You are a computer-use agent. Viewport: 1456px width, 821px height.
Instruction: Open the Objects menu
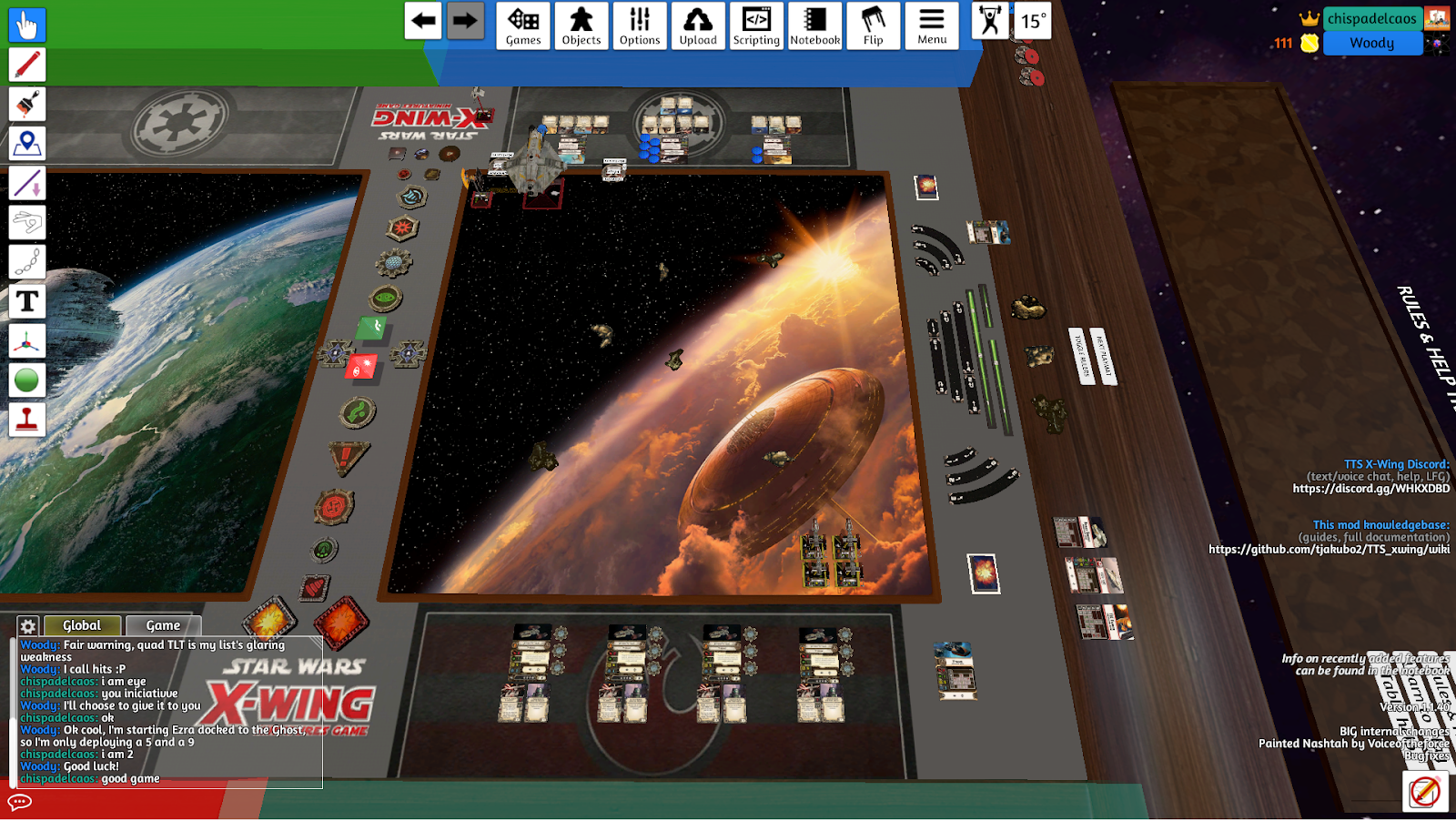[581, 25]
